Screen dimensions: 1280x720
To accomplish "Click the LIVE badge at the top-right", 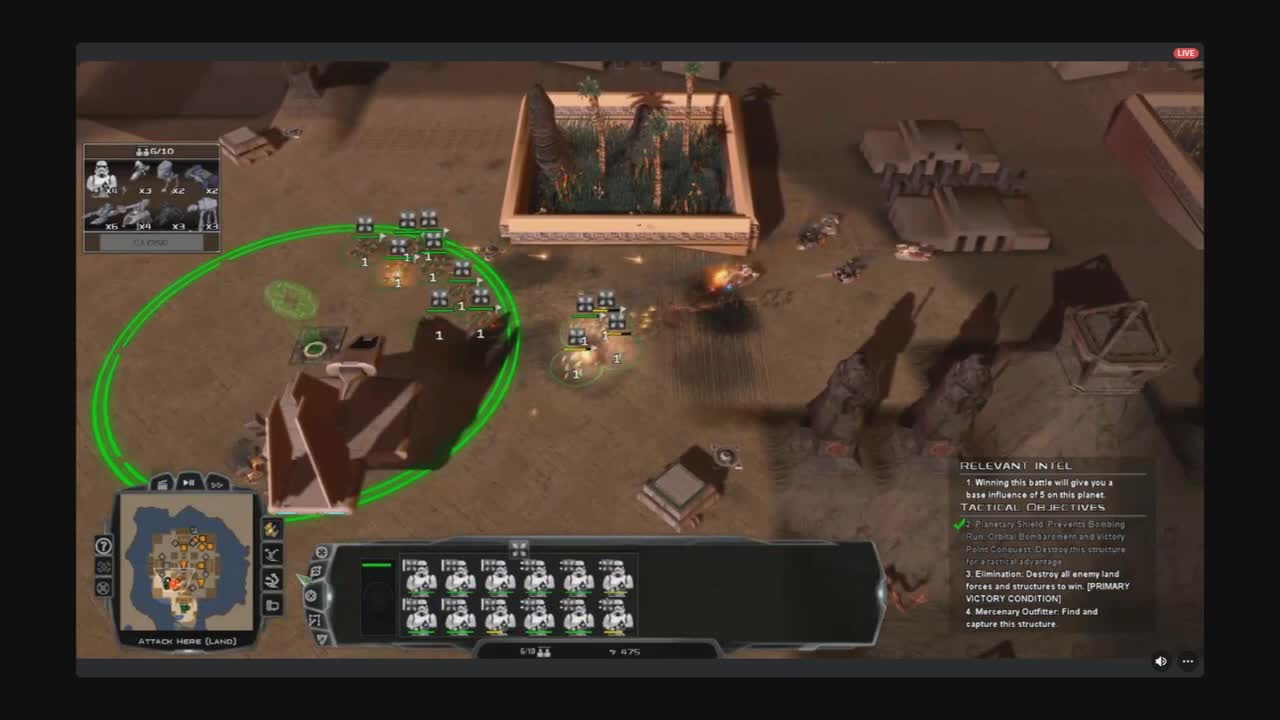I will coord(1185,51).
